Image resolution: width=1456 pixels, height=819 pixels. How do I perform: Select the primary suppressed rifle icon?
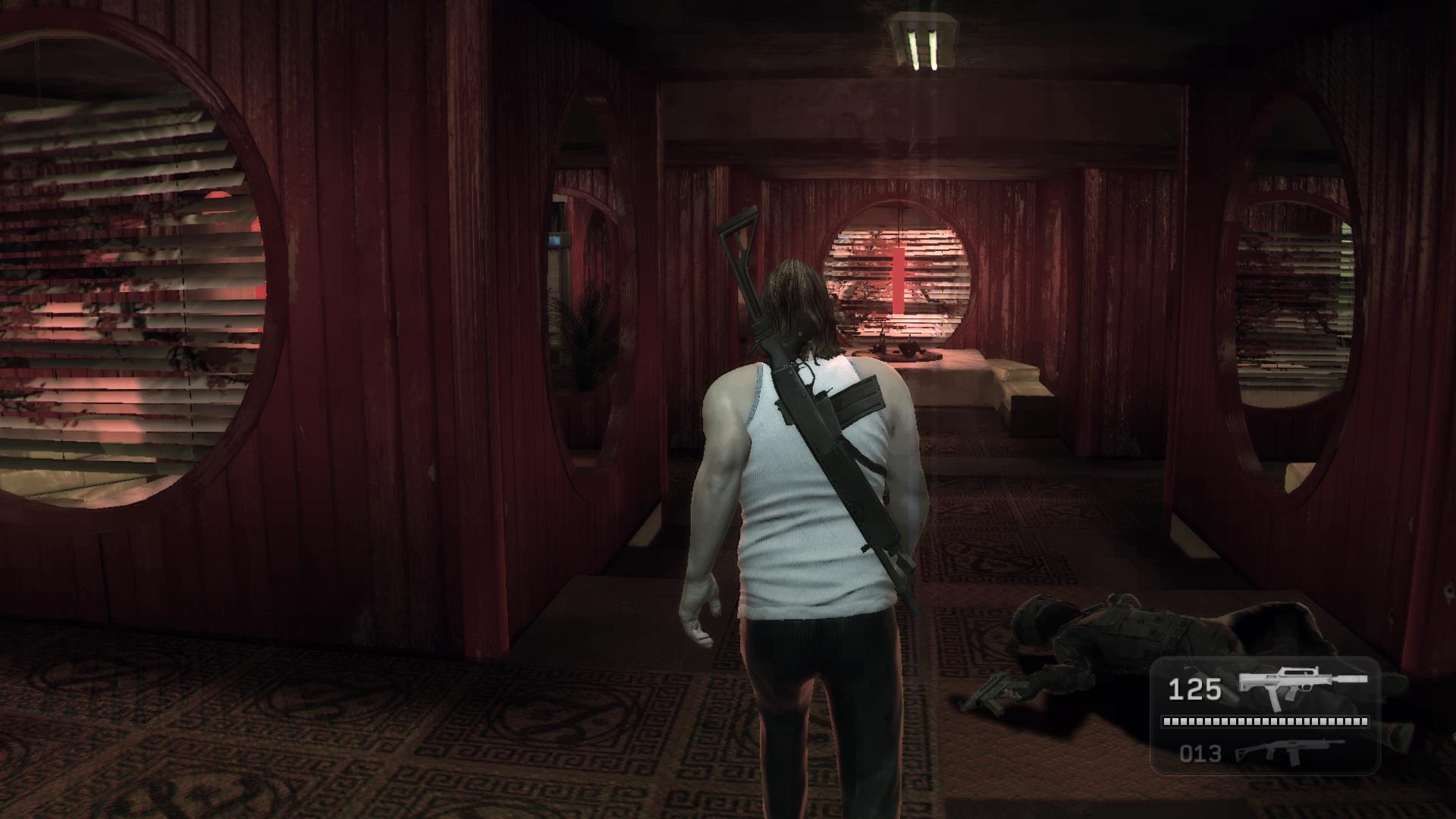(x=1301, y=688)
